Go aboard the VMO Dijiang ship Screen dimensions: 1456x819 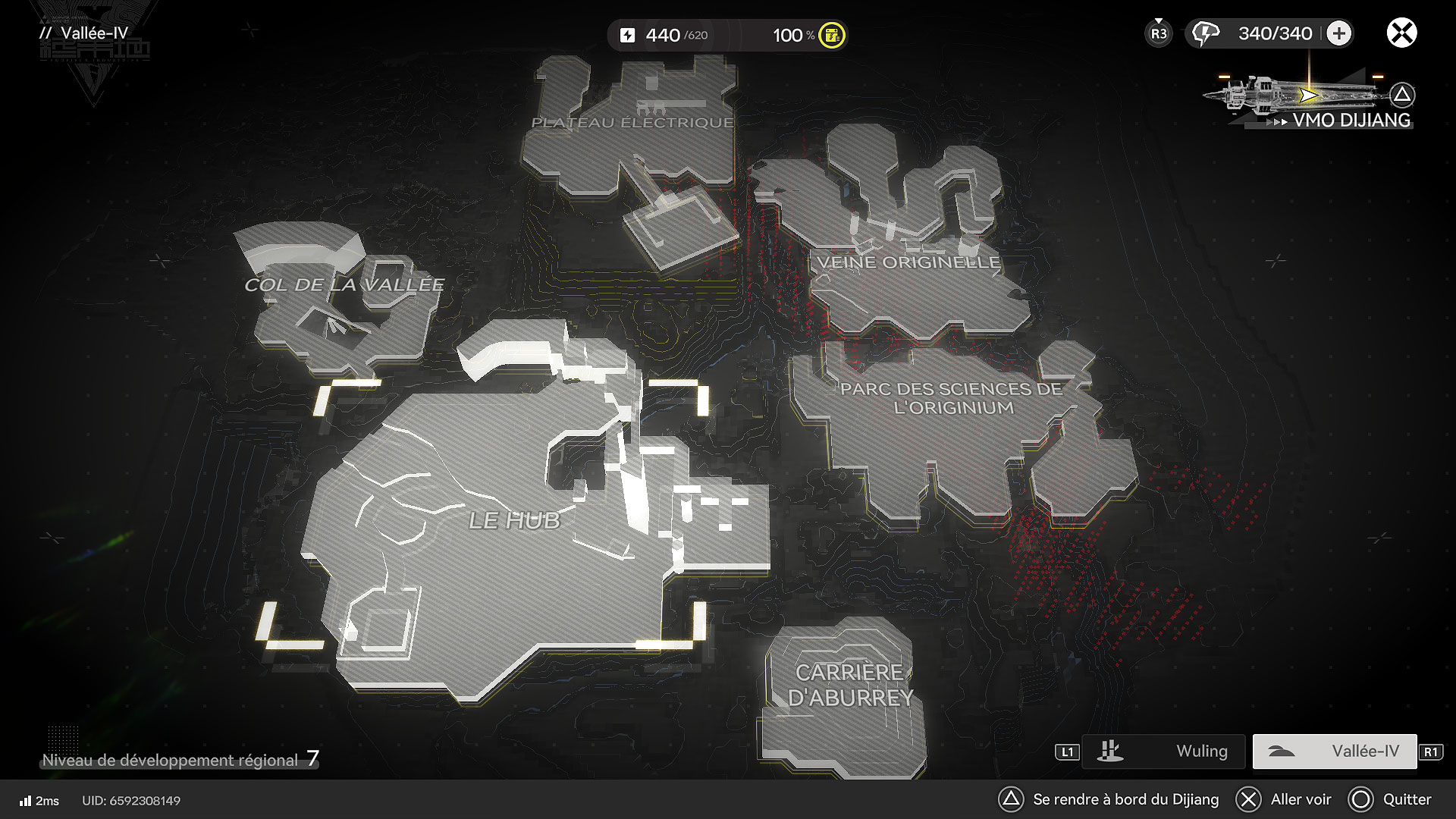point(1311,99)
